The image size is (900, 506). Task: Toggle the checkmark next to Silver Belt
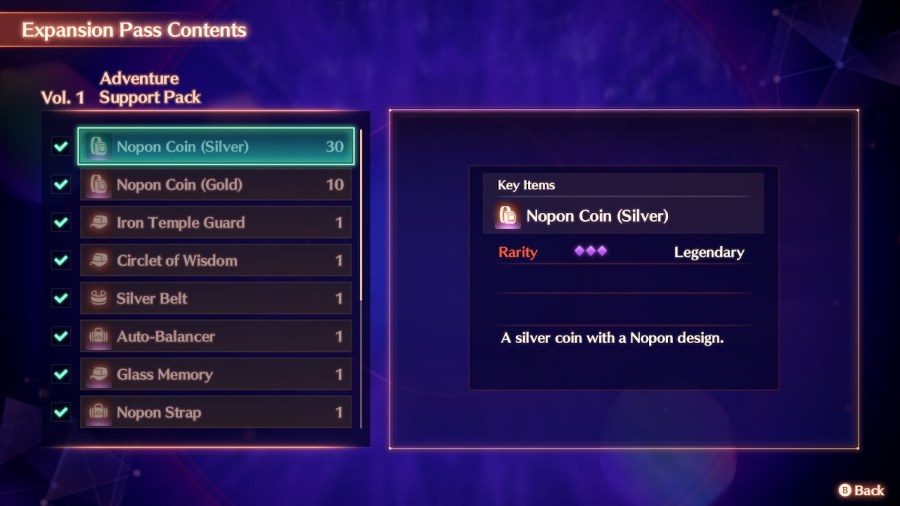[x=61, y=299]
